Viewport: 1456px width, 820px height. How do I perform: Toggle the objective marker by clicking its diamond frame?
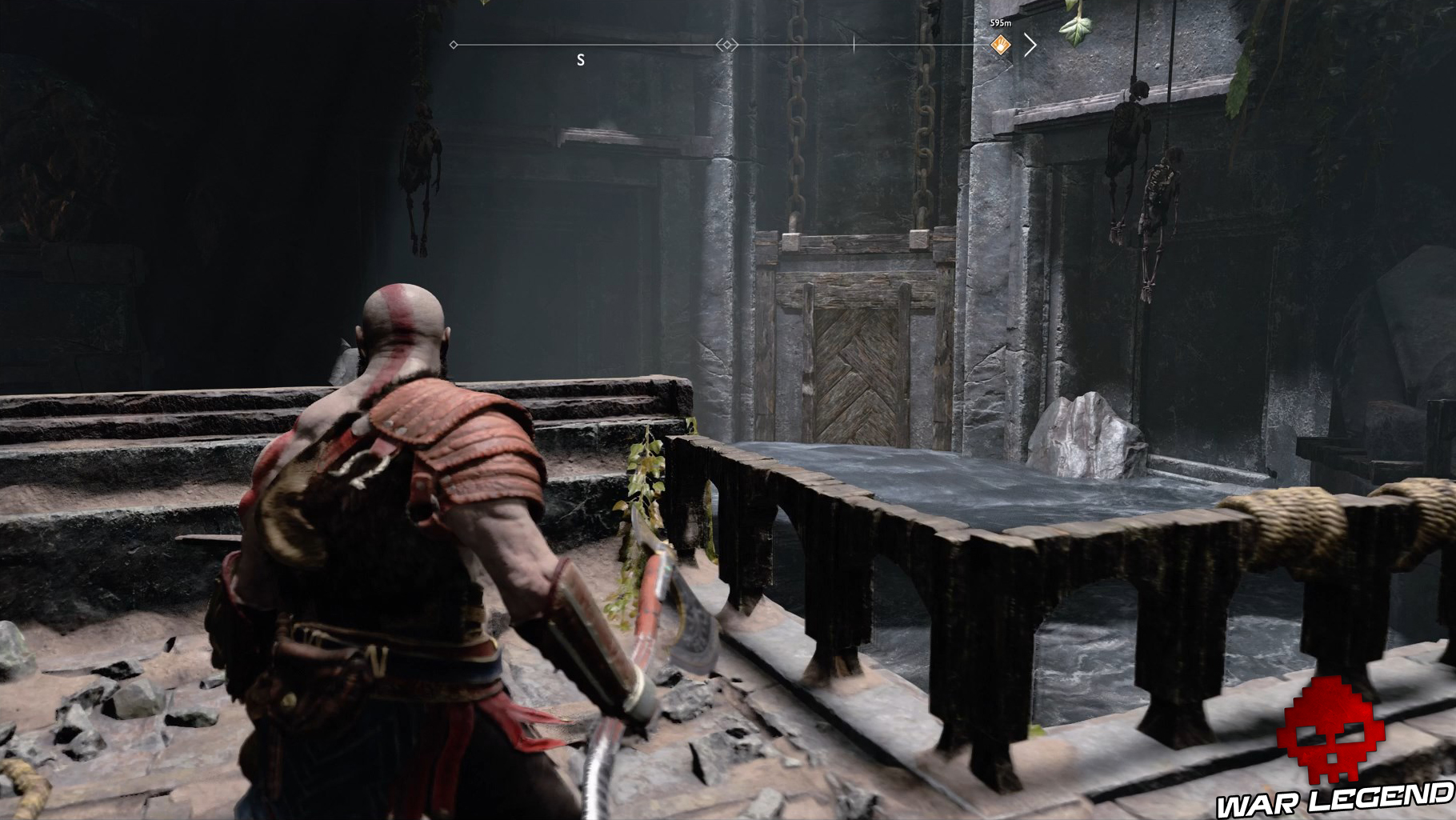(x=1000, y=45)
